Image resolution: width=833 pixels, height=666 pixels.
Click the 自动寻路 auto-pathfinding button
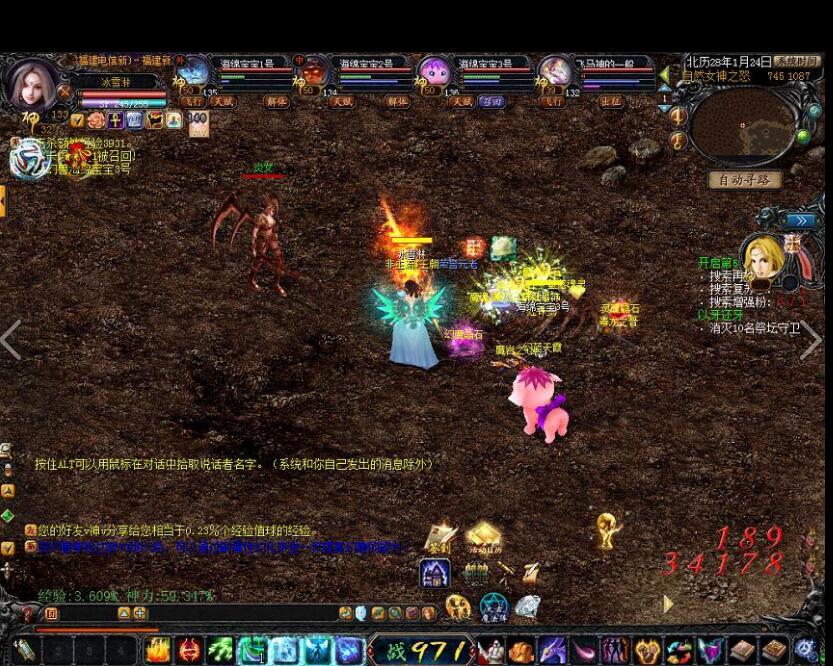tap(744, 180)
